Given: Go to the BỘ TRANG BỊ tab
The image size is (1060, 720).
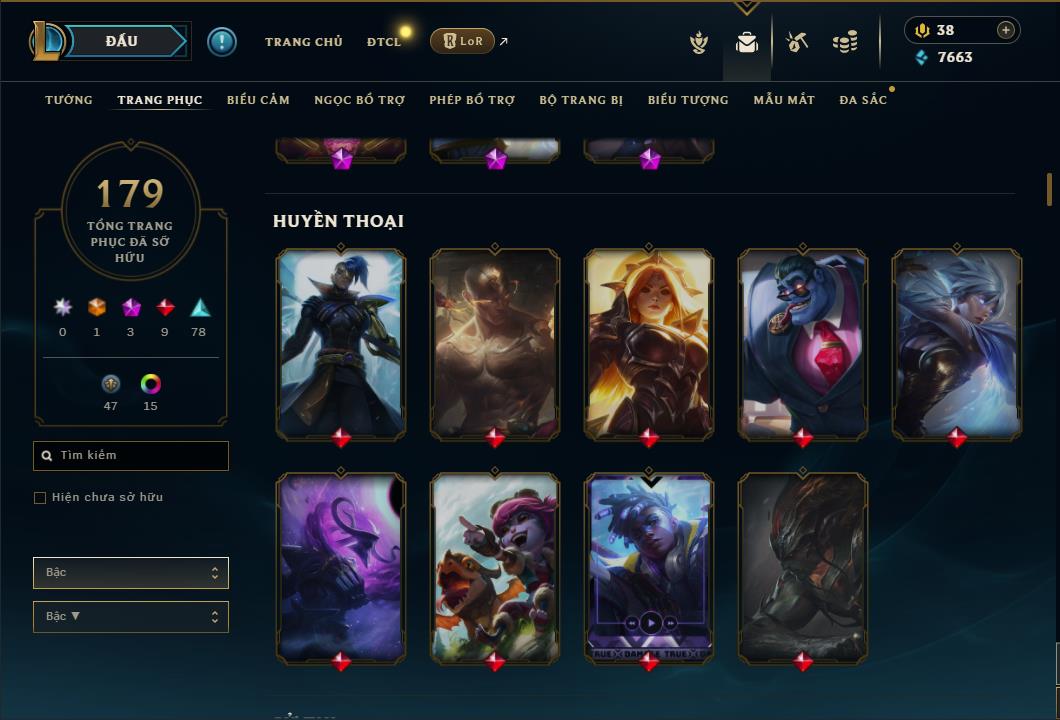Looking at the screenshot, I should 581,100.
